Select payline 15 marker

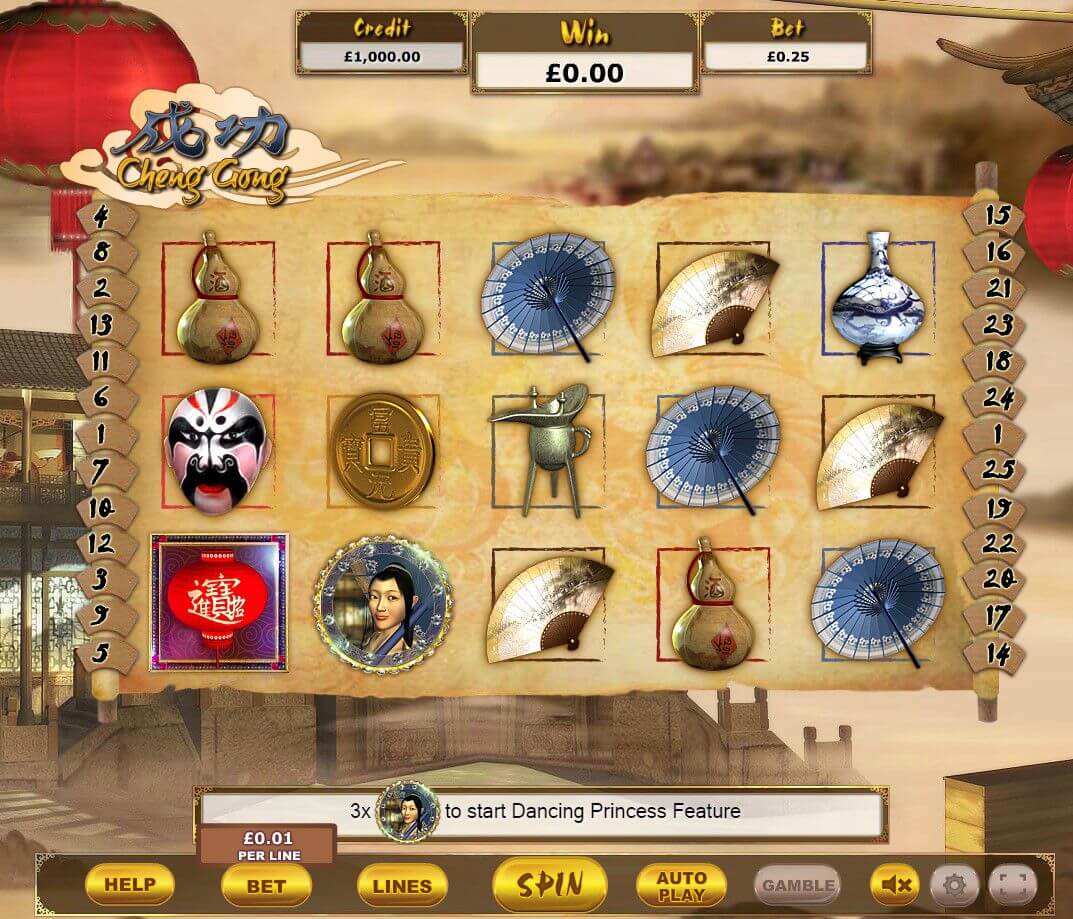click(997, 215)
